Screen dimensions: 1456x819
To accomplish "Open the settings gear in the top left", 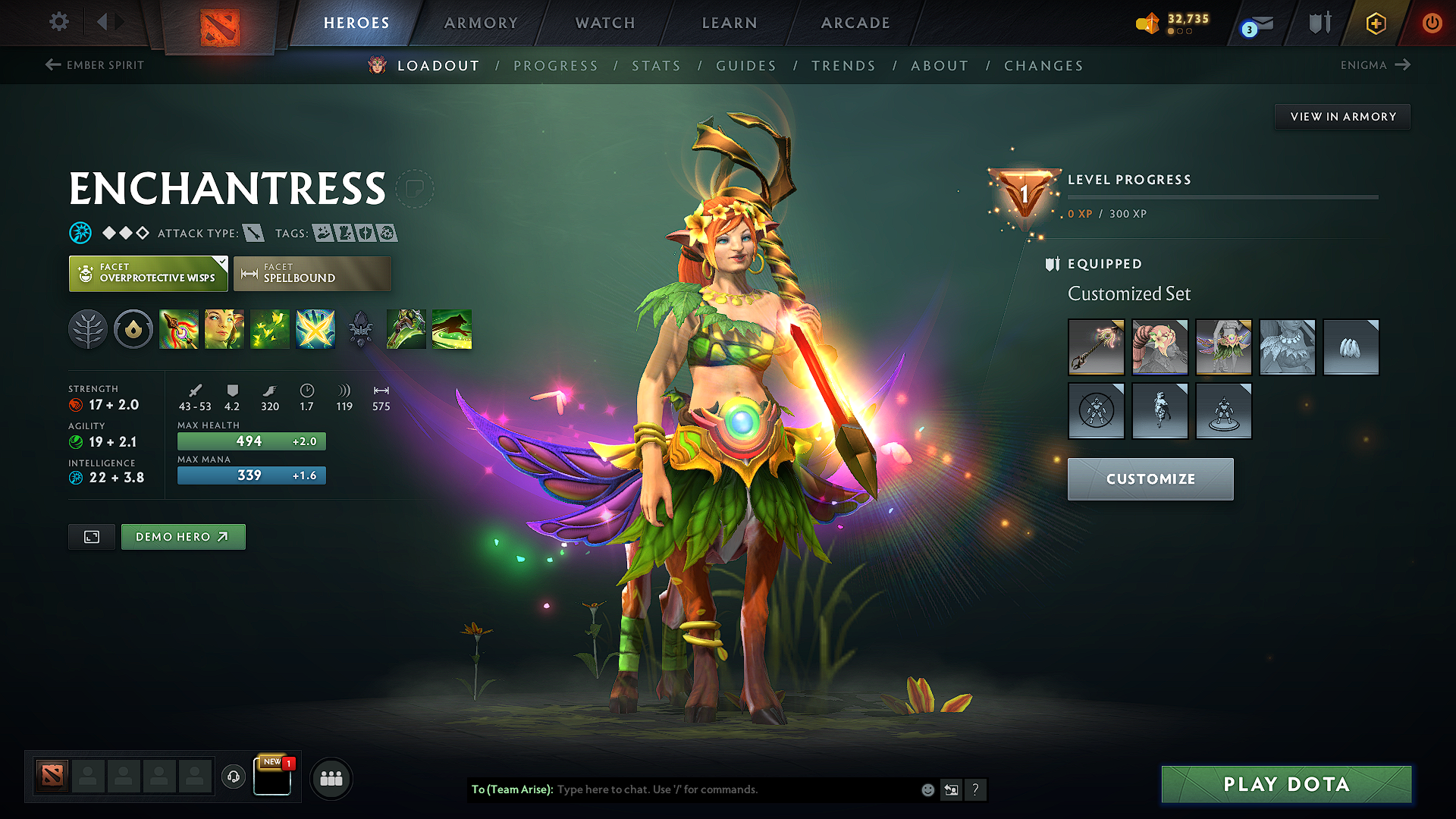I will 58,22.
